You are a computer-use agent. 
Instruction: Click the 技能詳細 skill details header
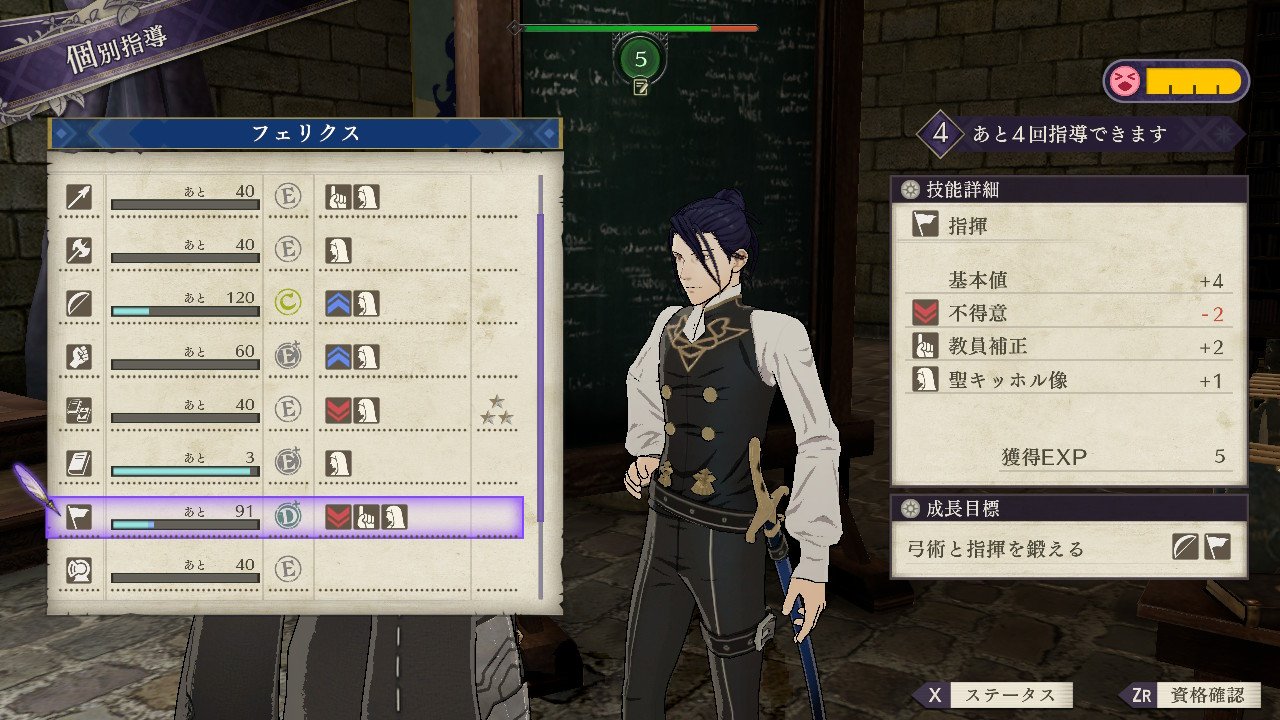[x=1068, y=189]
